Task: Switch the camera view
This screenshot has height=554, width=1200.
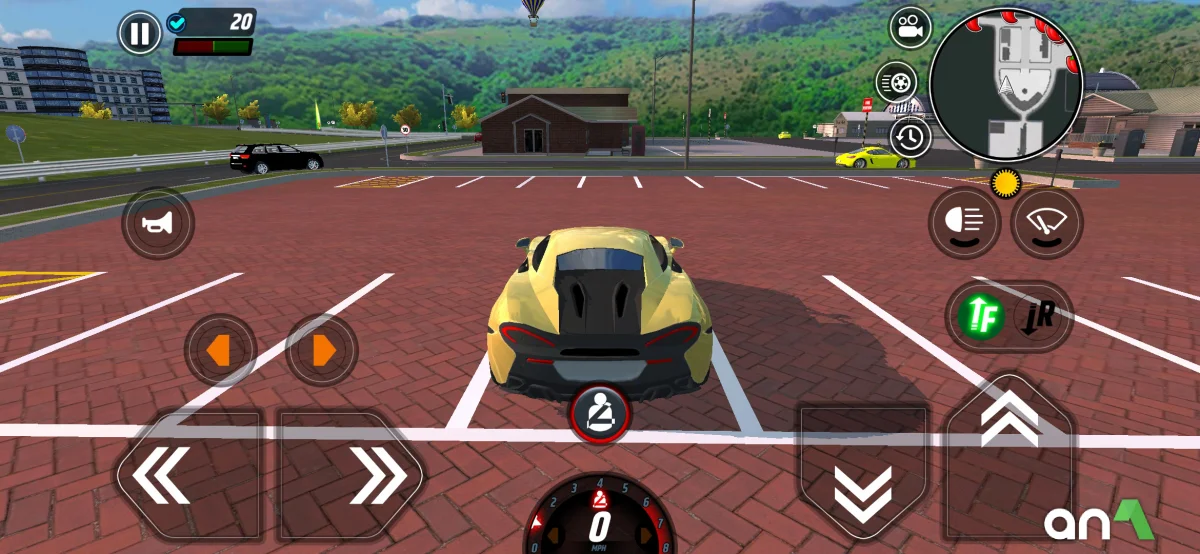Action: [910, 28]
